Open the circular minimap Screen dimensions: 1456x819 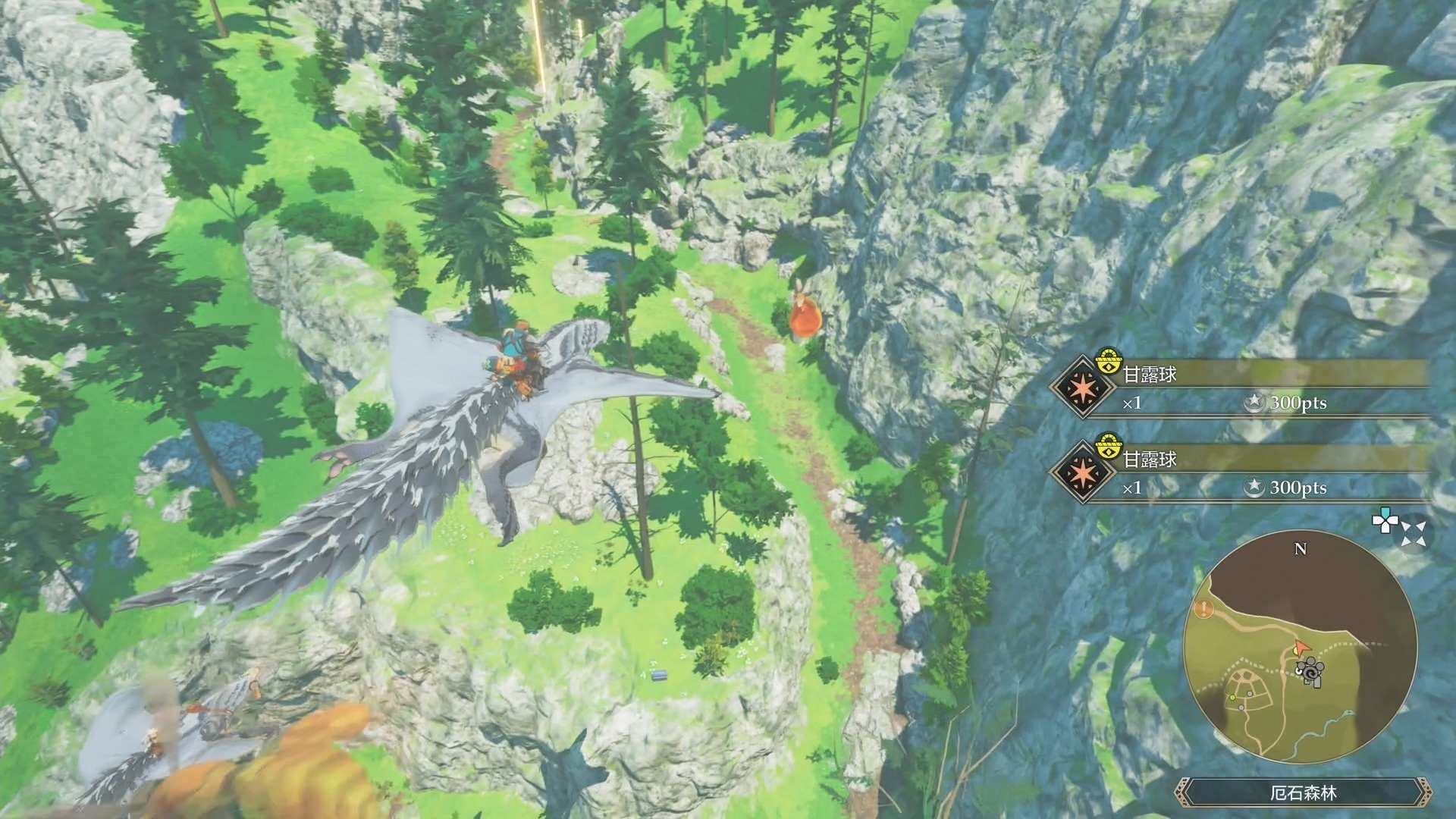[1300, 647]
